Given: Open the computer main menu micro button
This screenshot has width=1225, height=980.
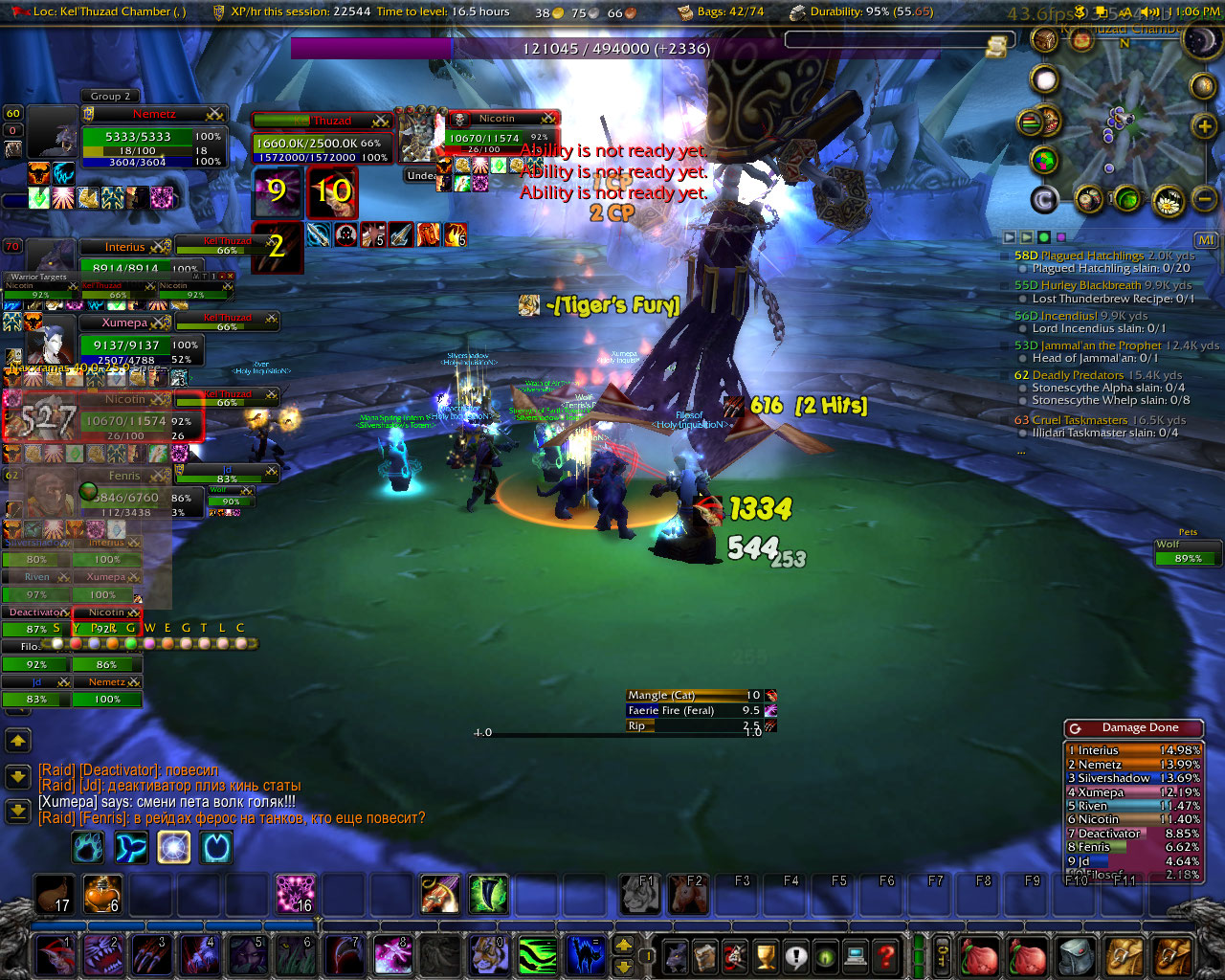Looking at the screenshot, I should (856, 955).
